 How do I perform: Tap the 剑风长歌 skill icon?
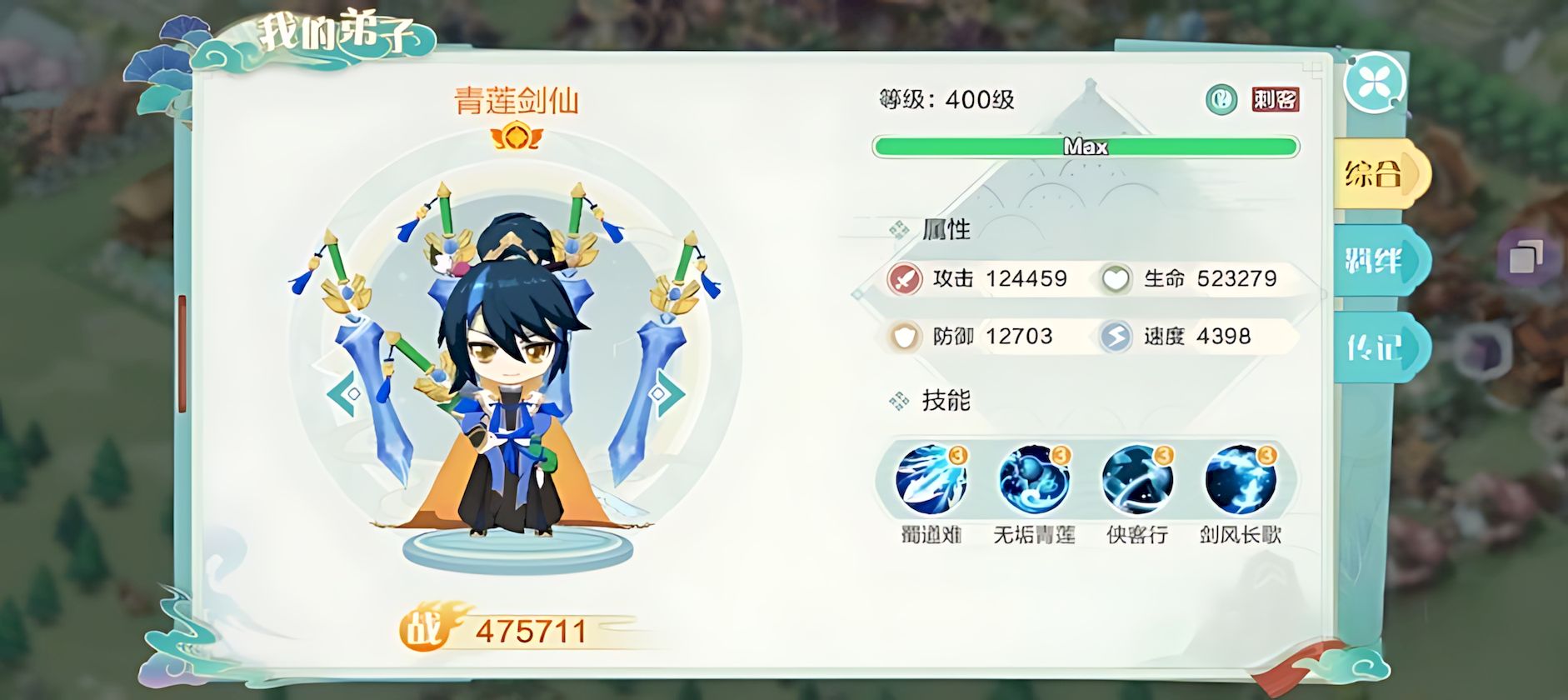[x=1241, y=479]
